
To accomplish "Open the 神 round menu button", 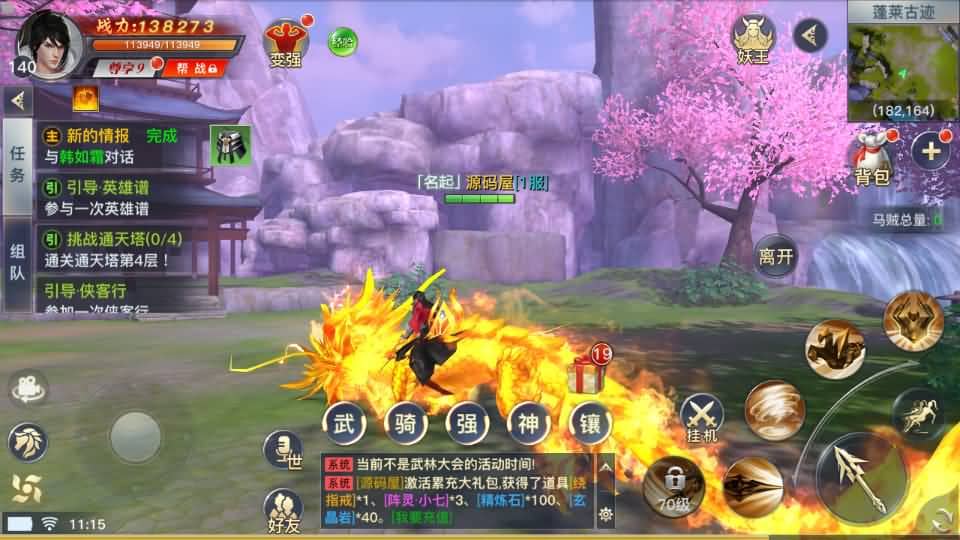I will (x=529, y=422).
